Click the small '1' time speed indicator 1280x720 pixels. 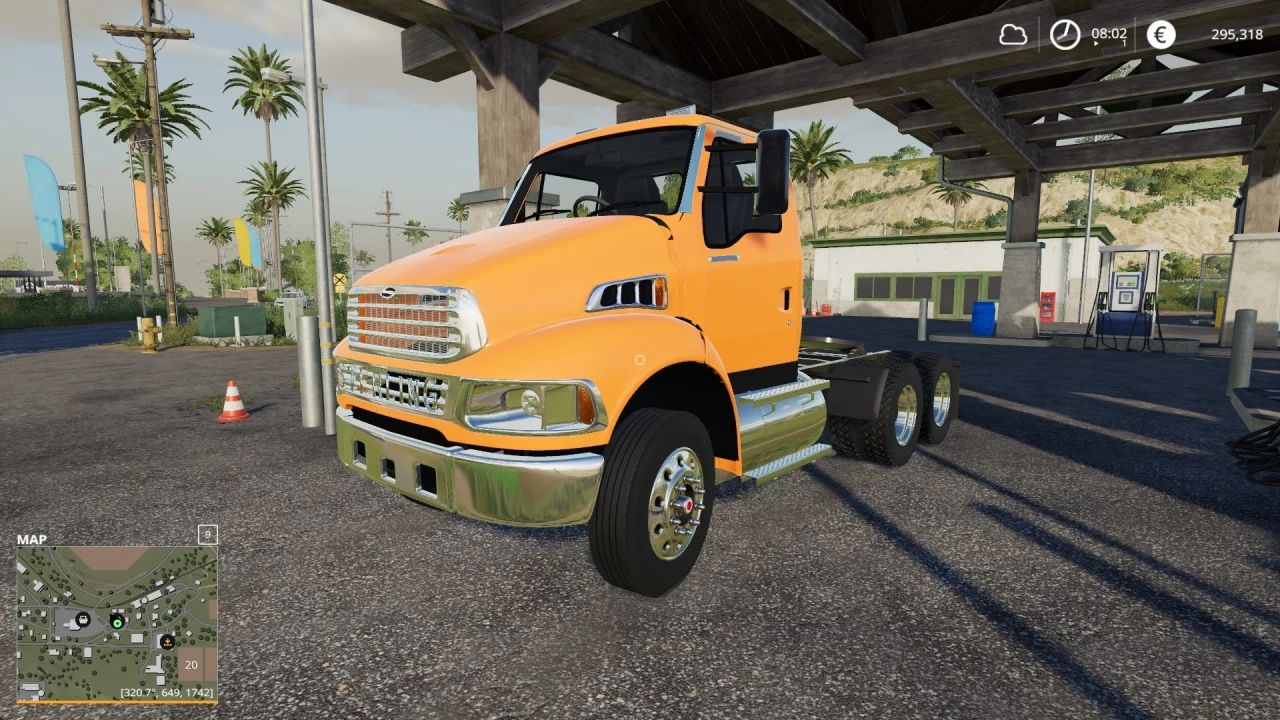(x=1124, y=40)
